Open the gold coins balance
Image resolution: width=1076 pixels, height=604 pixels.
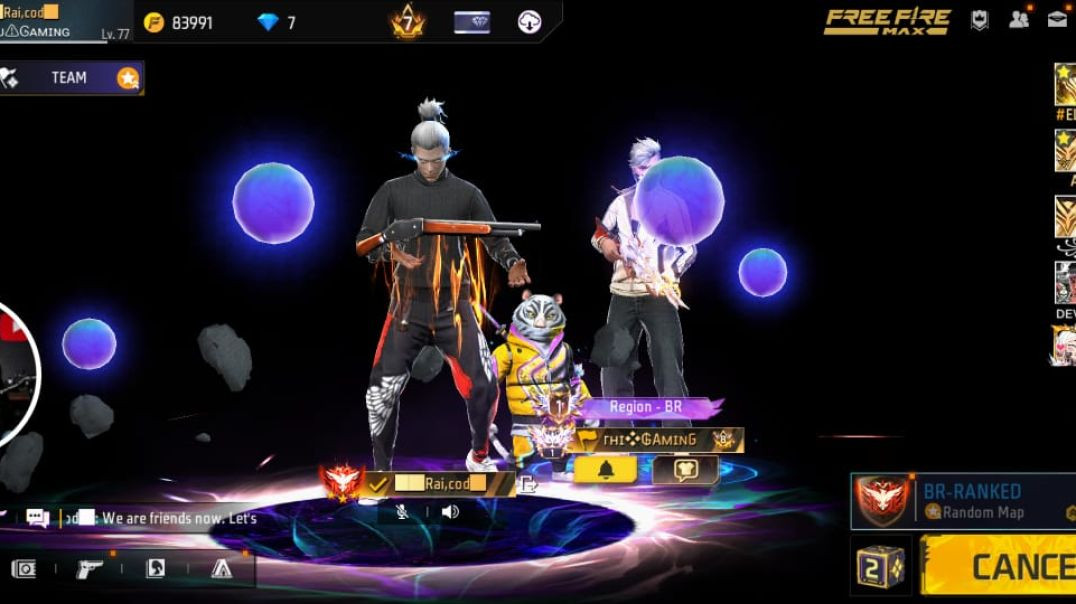tap(179, 22)
